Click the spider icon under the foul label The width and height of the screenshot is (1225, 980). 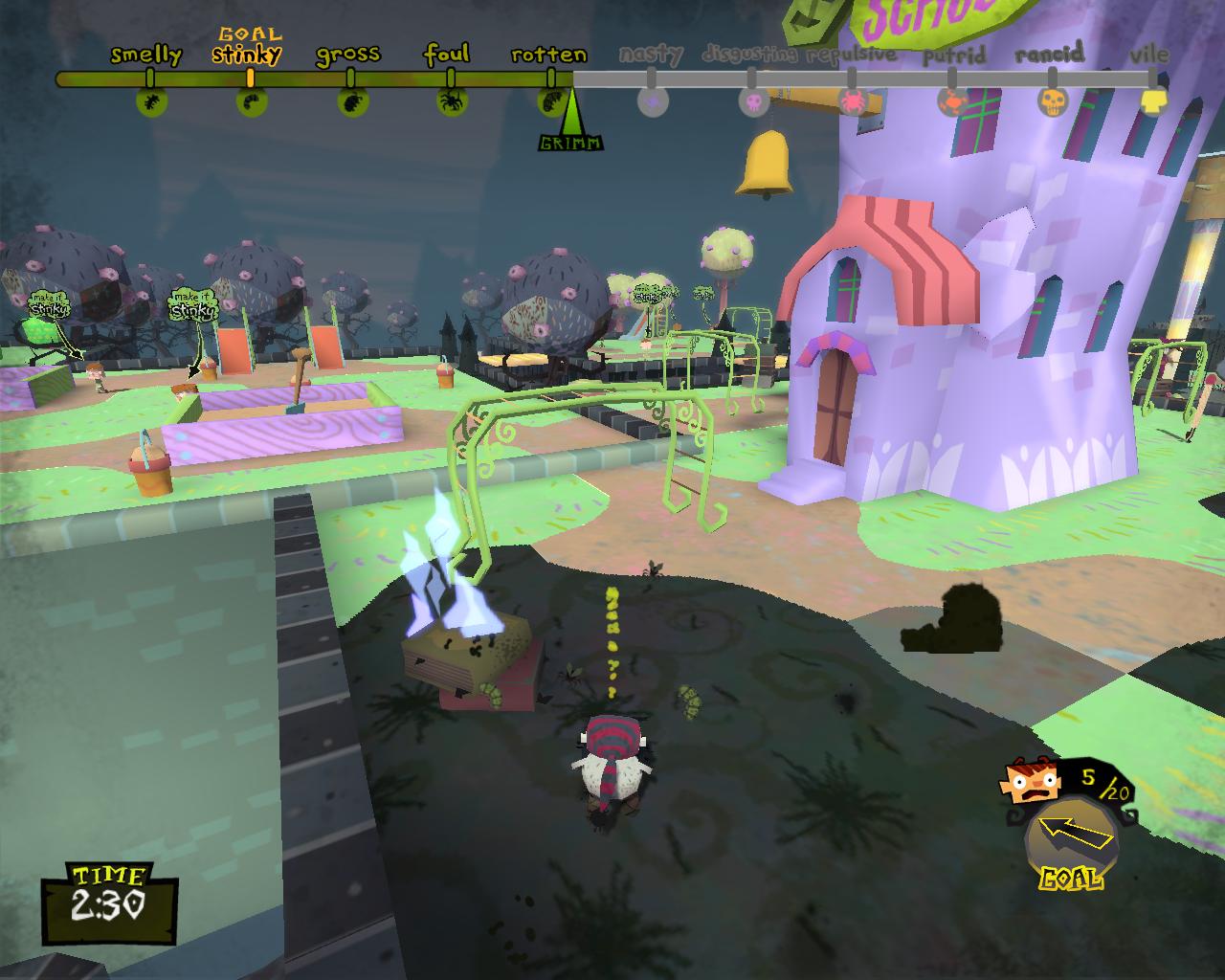[x=451, y=100]
